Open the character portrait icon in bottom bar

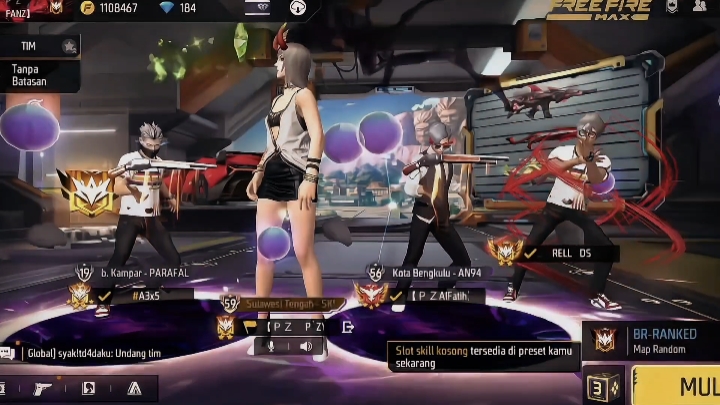tap(88, 387)
